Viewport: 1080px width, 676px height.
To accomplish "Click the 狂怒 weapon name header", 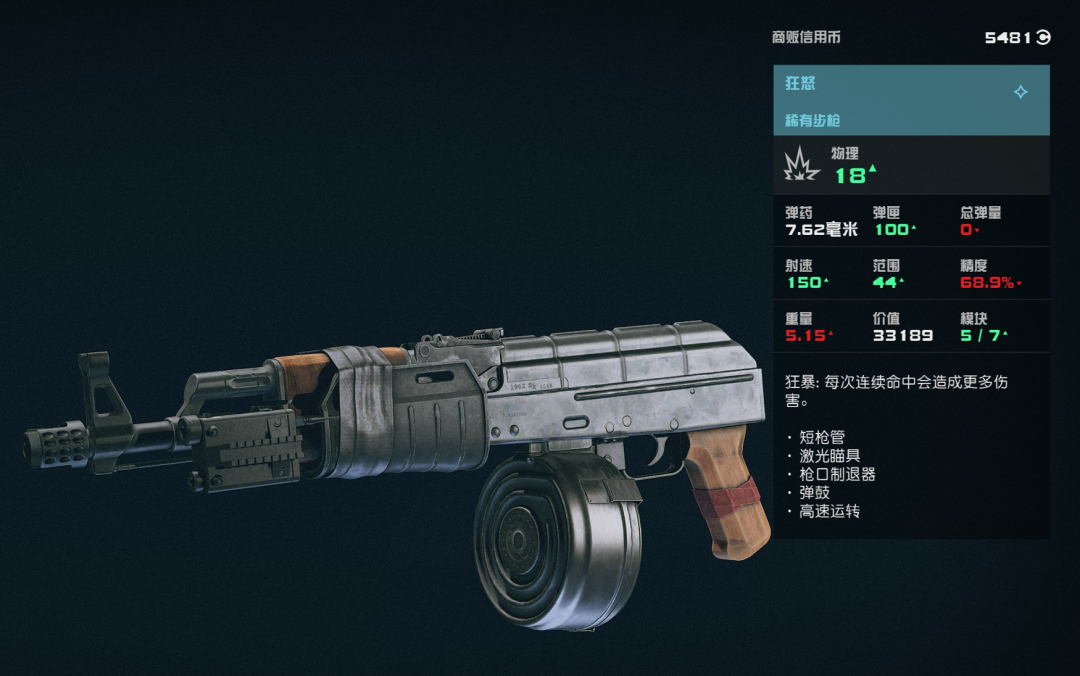I will (801, 84).
